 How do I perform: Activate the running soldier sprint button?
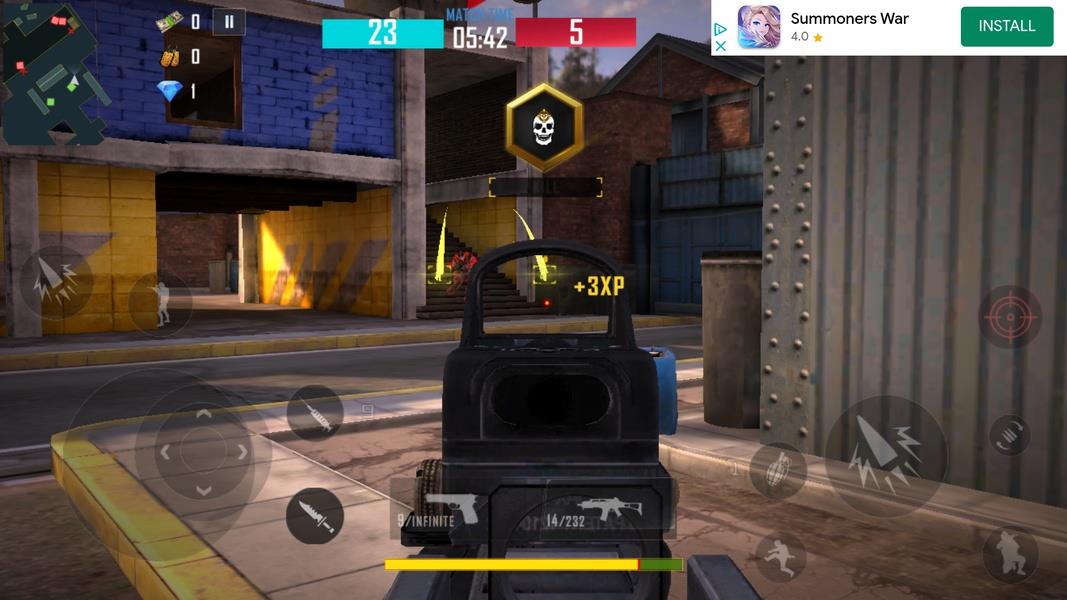(x=781, y=557)
